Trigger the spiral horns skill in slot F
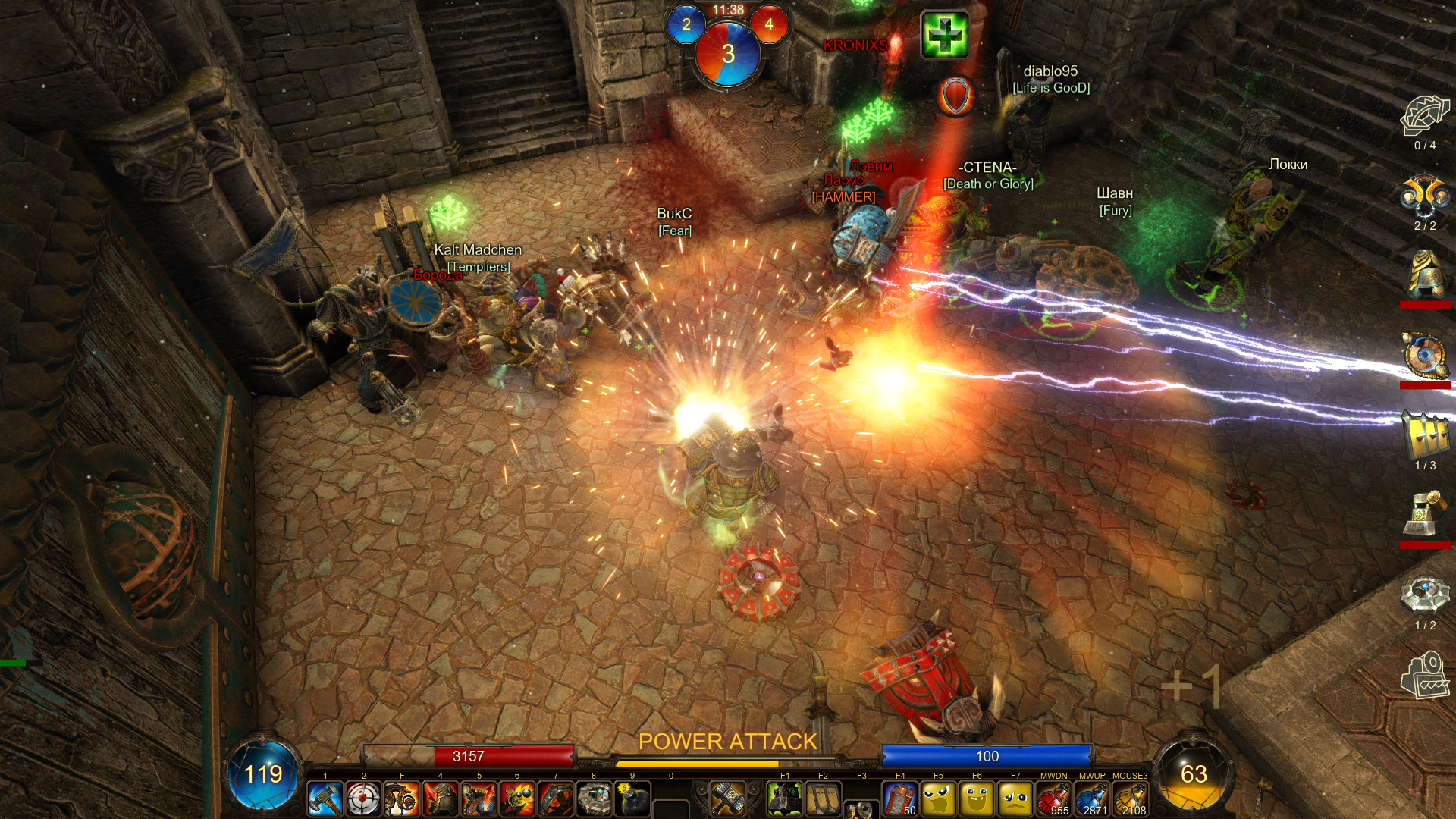1456x819 pixels. (x=402, y=799)
